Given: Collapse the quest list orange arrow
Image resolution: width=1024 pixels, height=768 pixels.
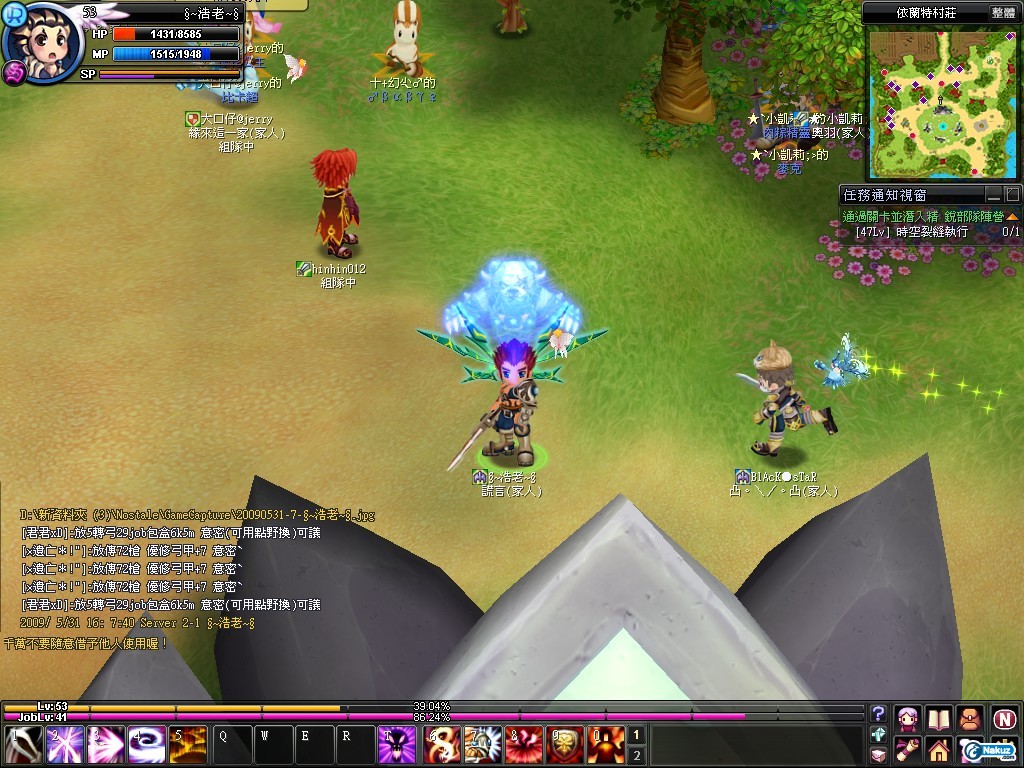Looking at the screenshot, I should click(x=1012, y=216).
